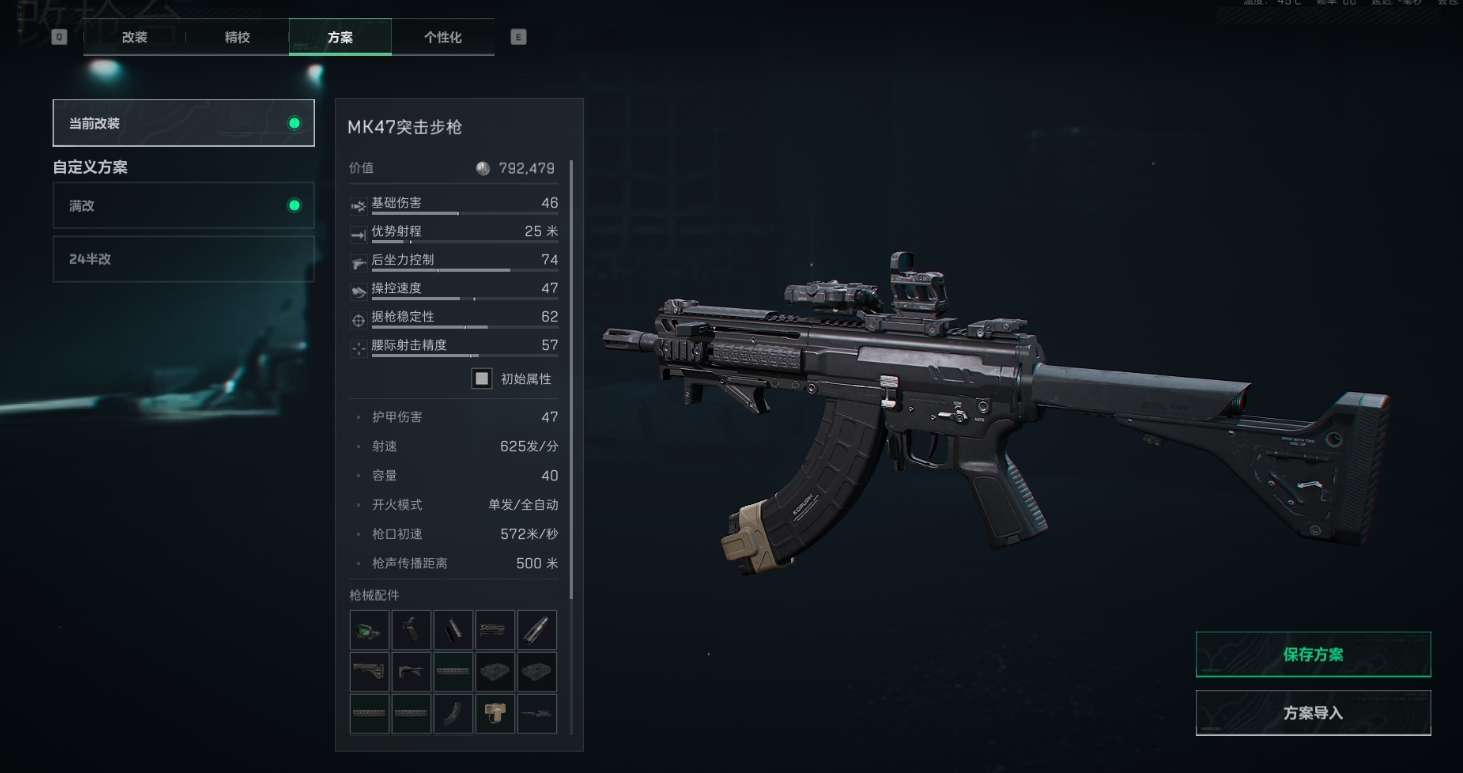Select the pistol grip attachment slot

point(411,630)
